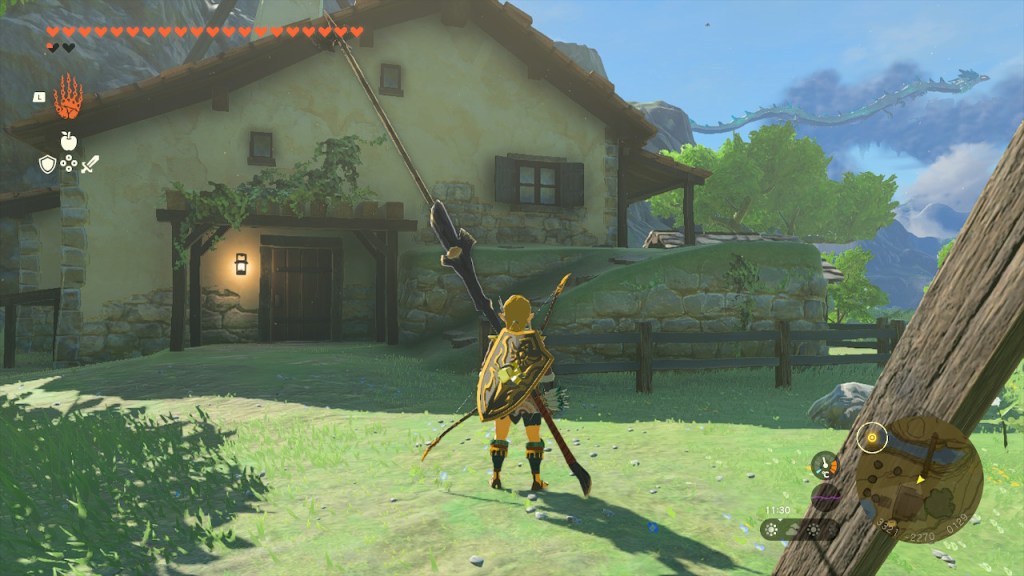Select the apple item icon
The width and height of the screenshot is (1024, 576).
(68, 141)
